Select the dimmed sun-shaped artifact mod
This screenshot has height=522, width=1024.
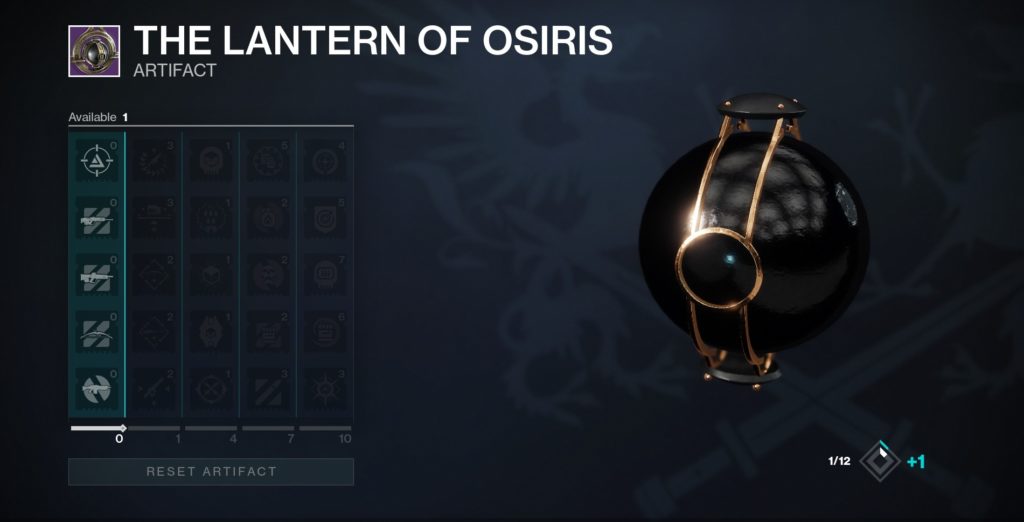pos(326,388)
